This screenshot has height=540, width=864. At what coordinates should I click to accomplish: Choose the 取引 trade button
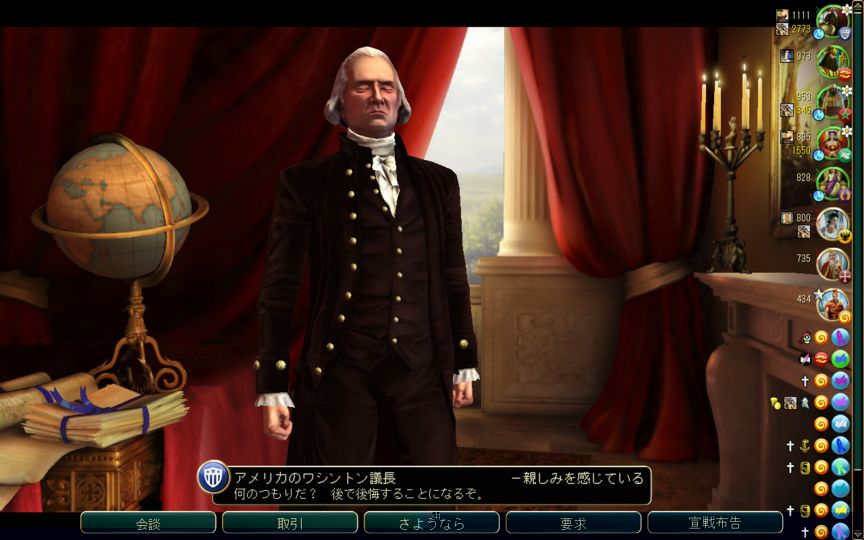[290, 523]
